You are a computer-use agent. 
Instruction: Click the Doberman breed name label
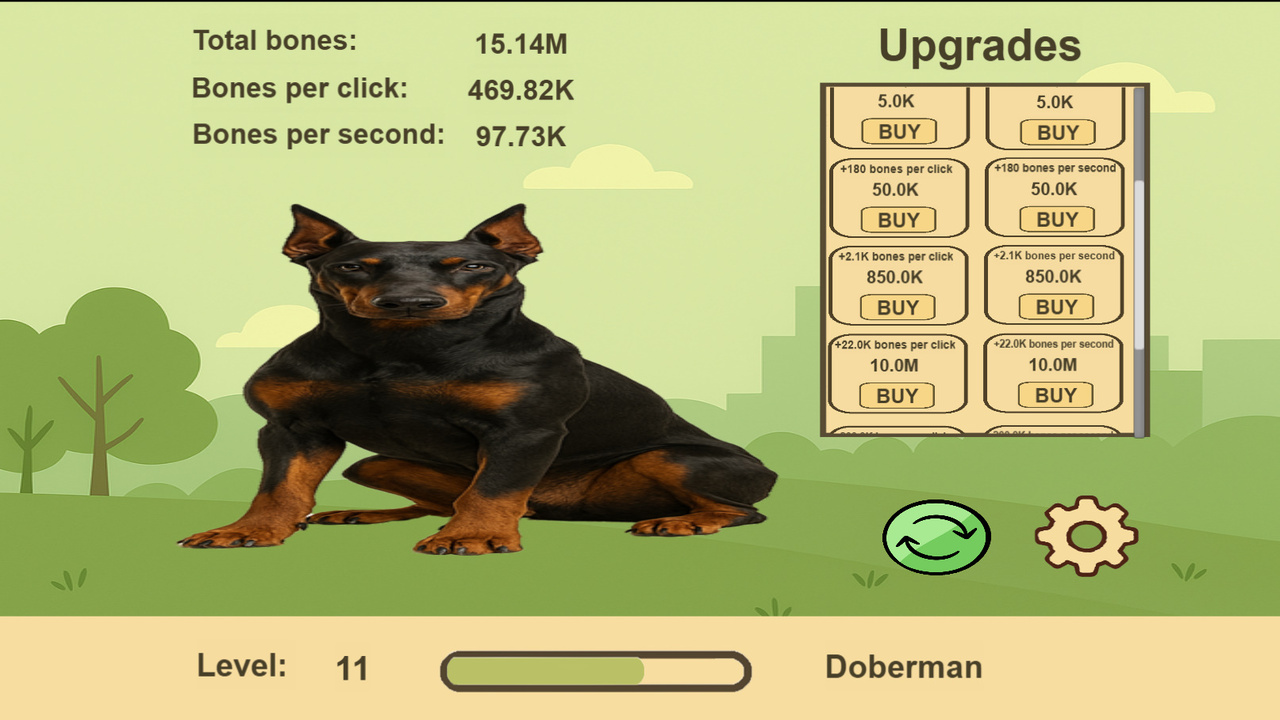903,667
